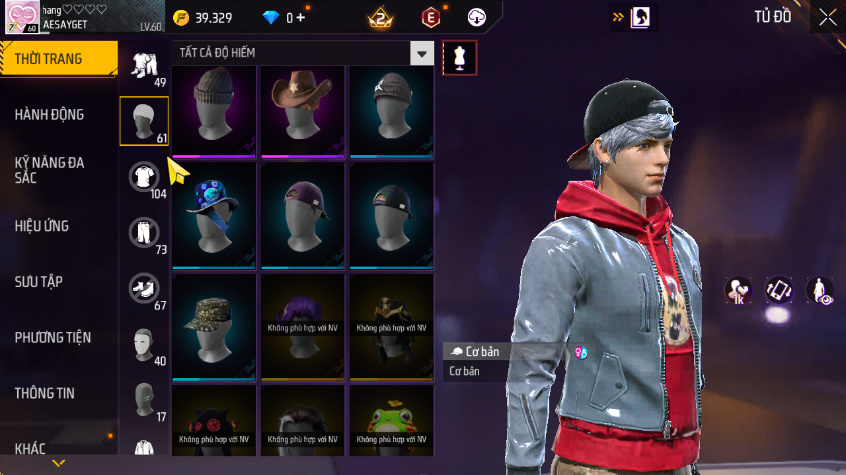
Task: Select the brown cowboy hat
Action: pyautogui.click(x=303, y=110)
